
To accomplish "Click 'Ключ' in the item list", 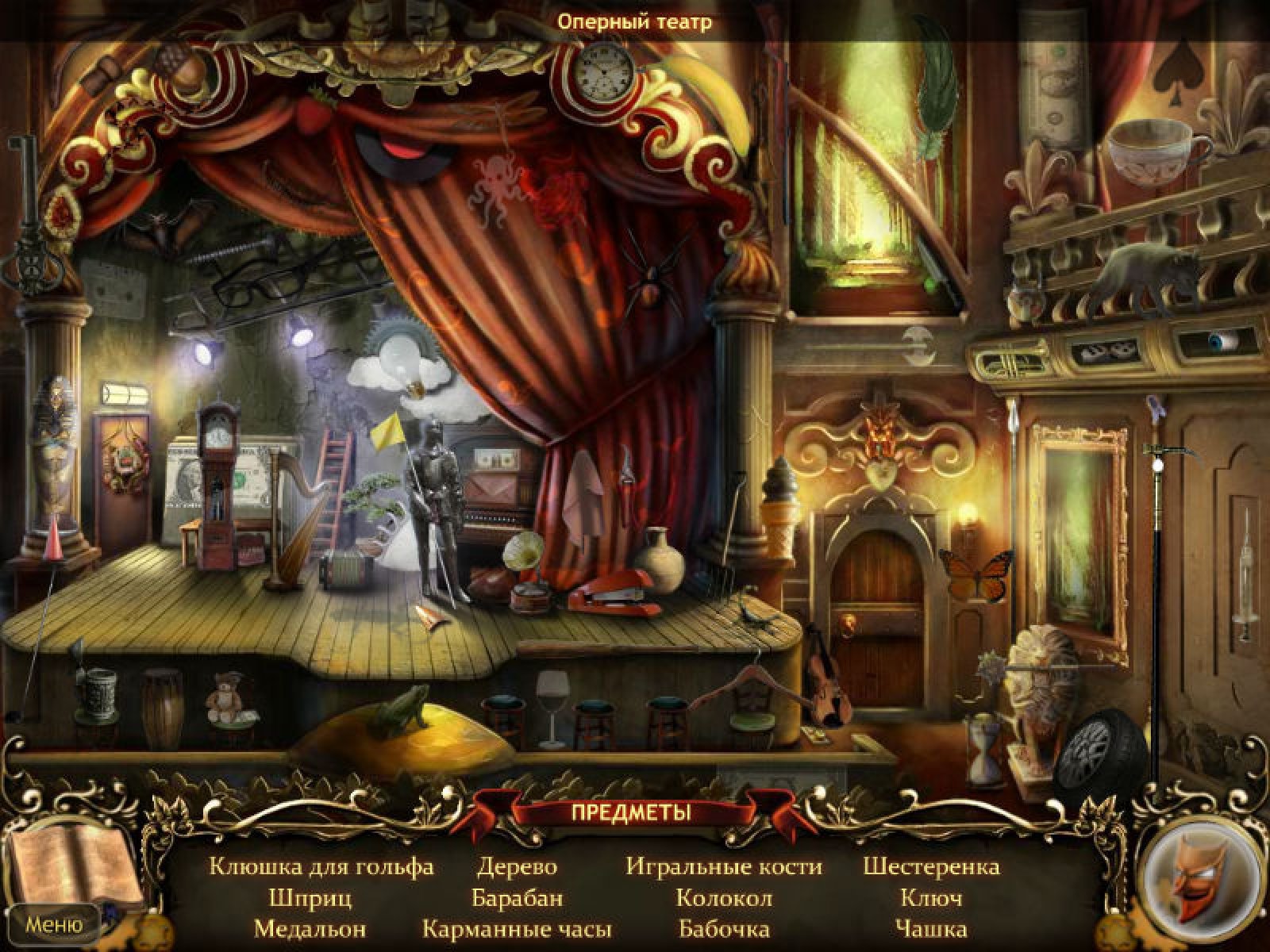I will tap(931, 898).
